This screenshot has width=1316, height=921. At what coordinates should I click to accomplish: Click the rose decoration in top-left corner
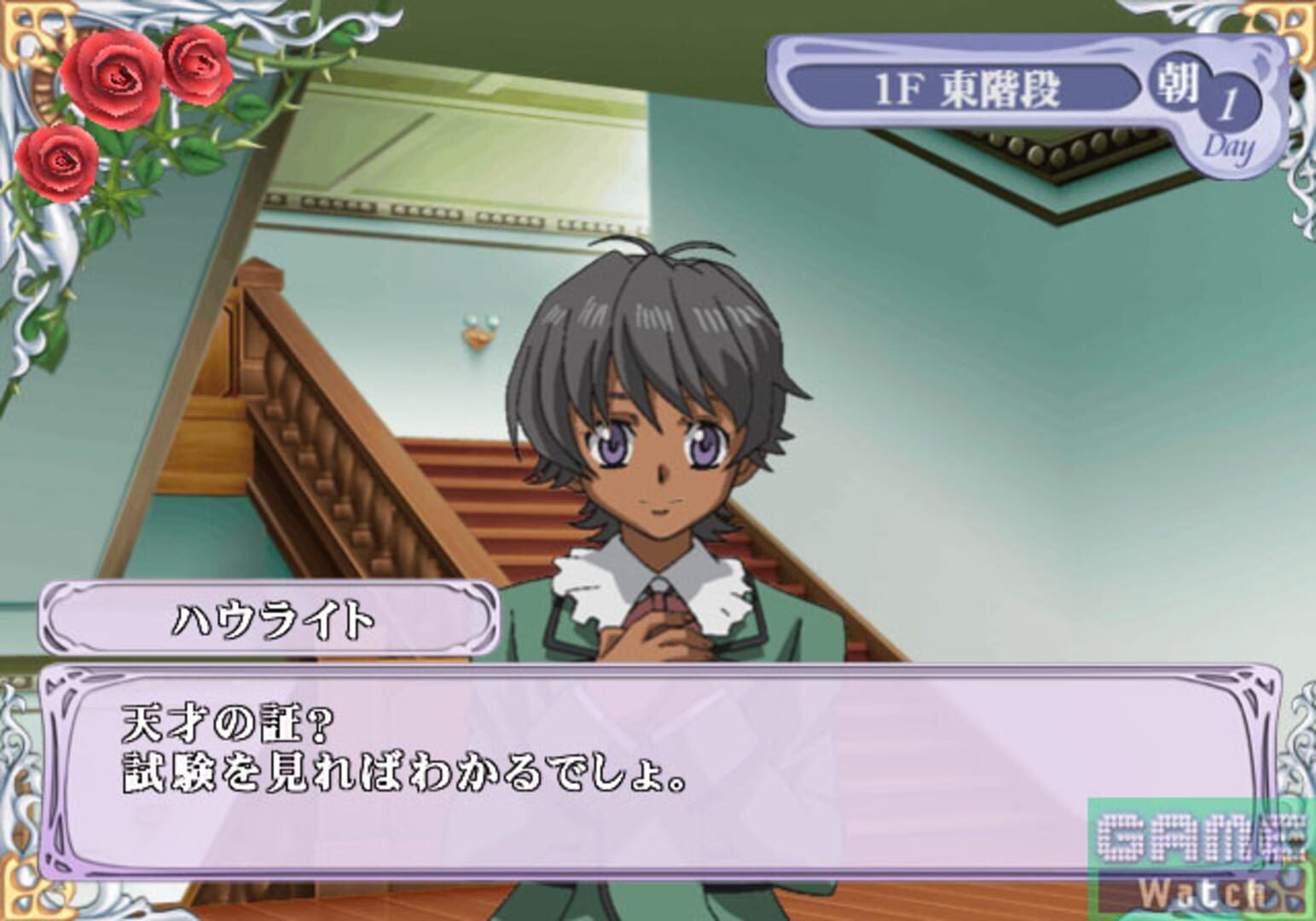point(111,77)
